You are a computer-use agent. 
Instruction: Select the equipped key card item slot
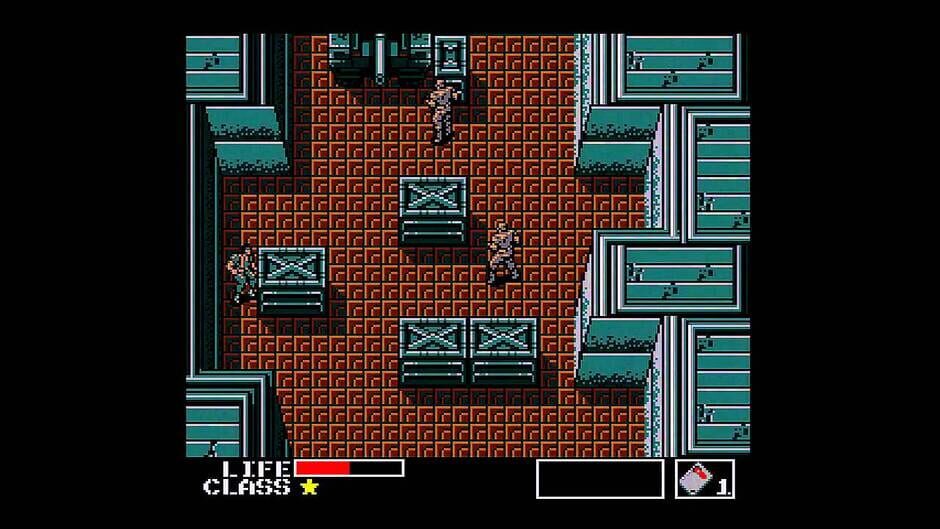[x=704, y=479]
